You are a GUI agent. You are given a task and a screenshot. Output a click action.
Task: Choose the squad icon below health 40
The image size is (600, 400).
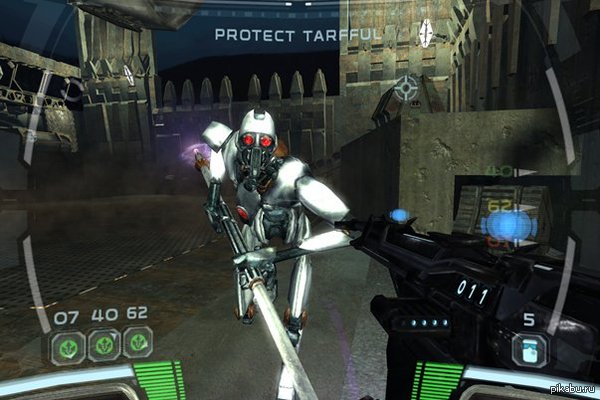coord(102,345)
